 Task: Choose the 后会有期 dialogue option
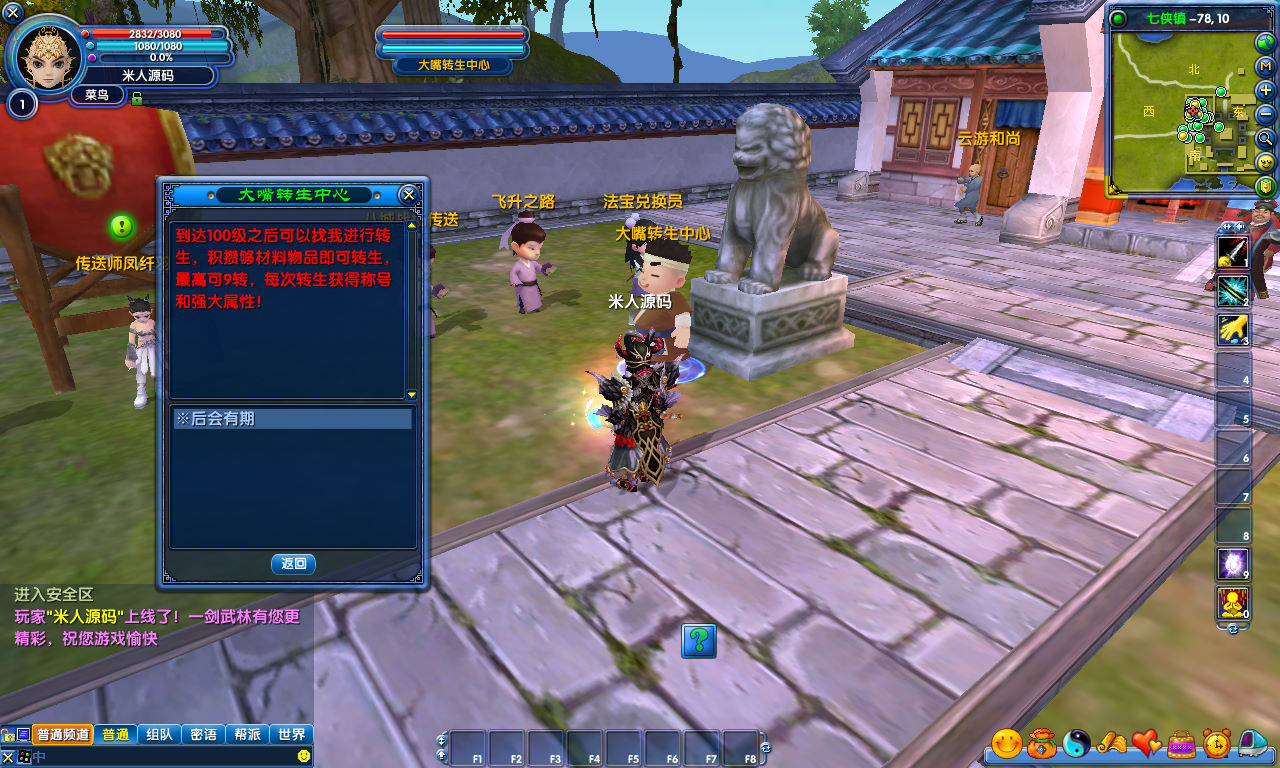pos(292,419)
